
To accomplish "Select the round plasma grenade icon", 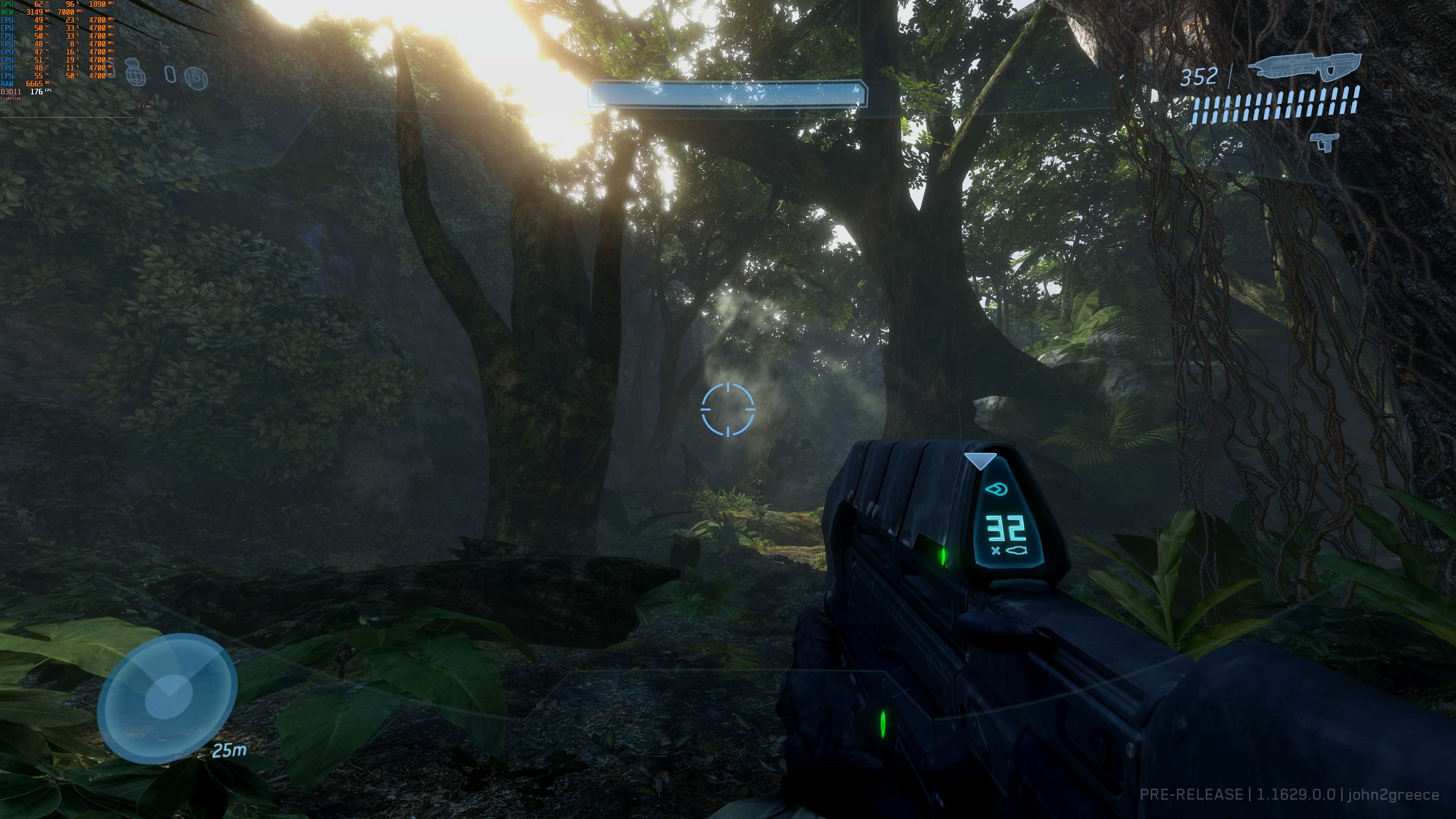I will [196, 77].
